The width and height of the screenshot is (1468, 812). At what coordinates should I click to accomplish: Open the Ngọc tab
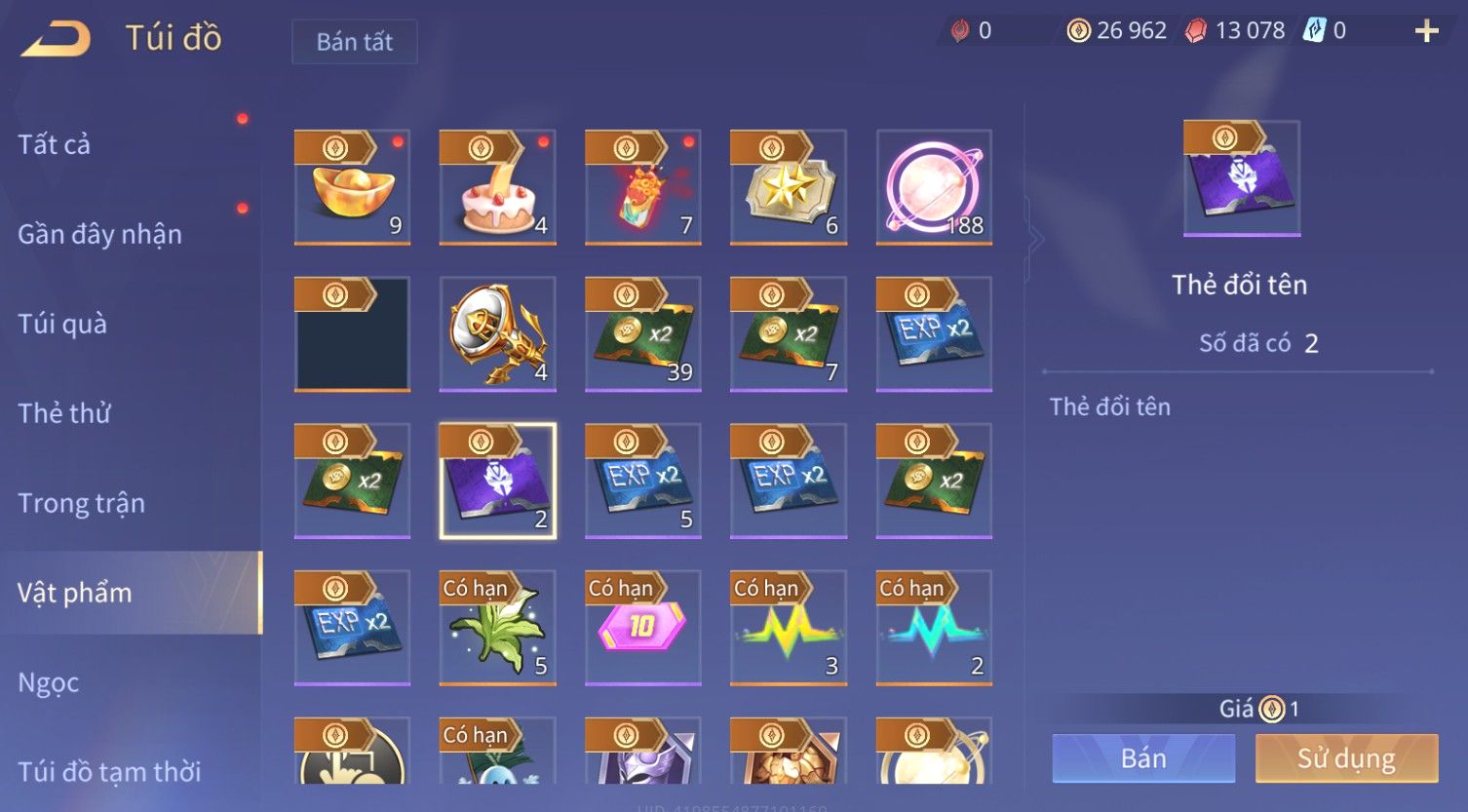click(49, 682)
